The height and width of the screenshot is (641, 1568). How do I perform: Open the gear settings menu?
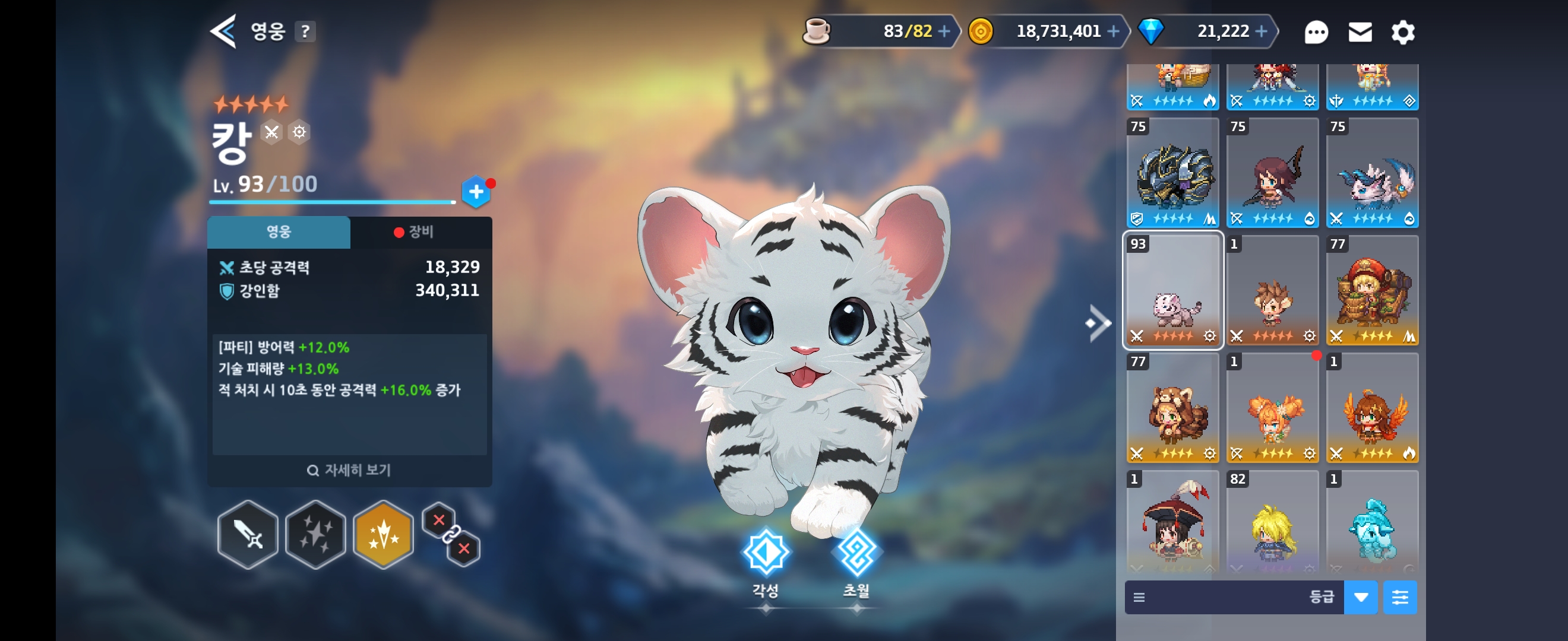click(x=1402, y=31)
